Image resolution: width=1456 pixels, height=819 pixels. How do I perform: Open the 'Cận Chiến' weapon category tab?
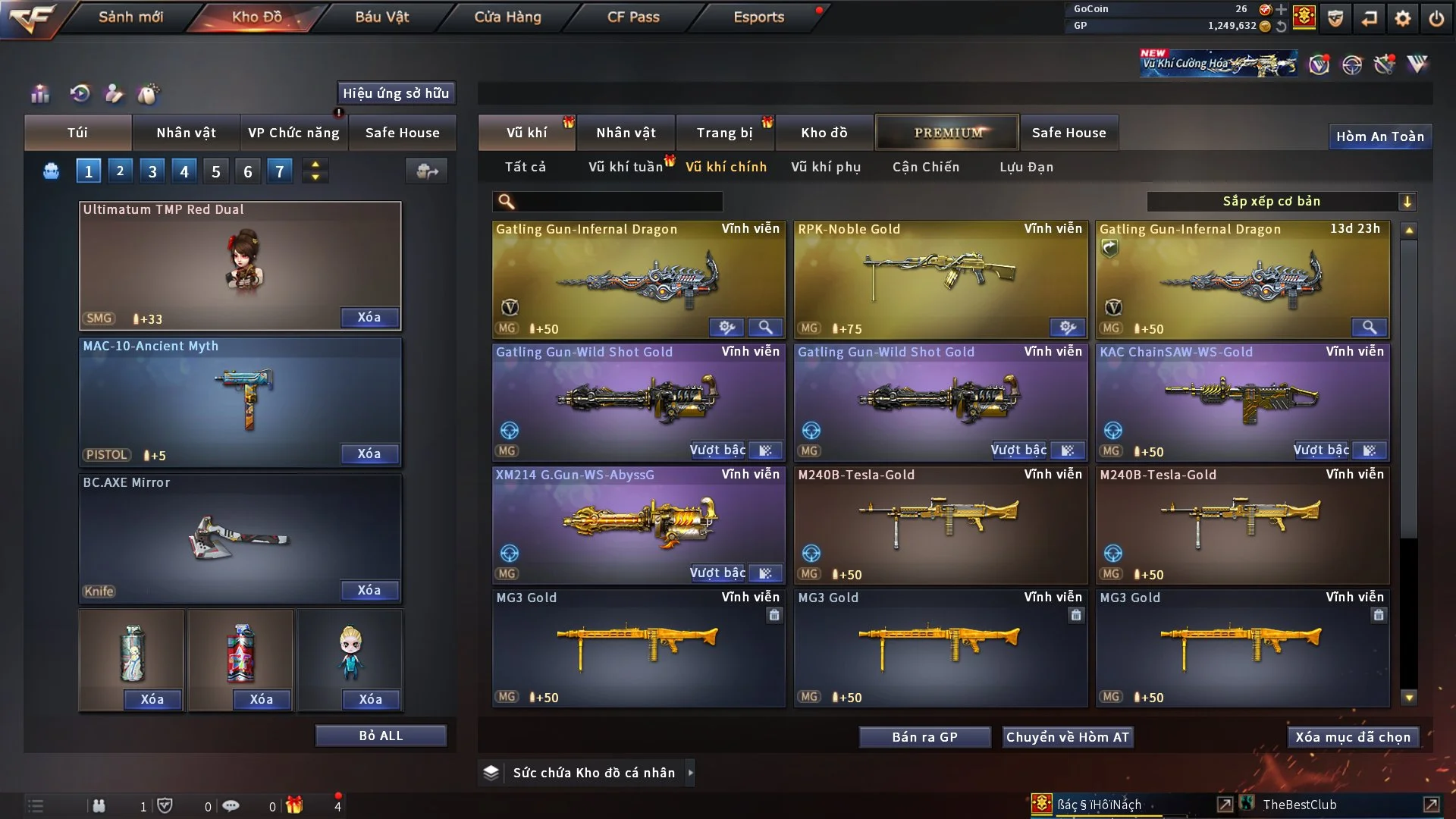click(x=925, y=167)
